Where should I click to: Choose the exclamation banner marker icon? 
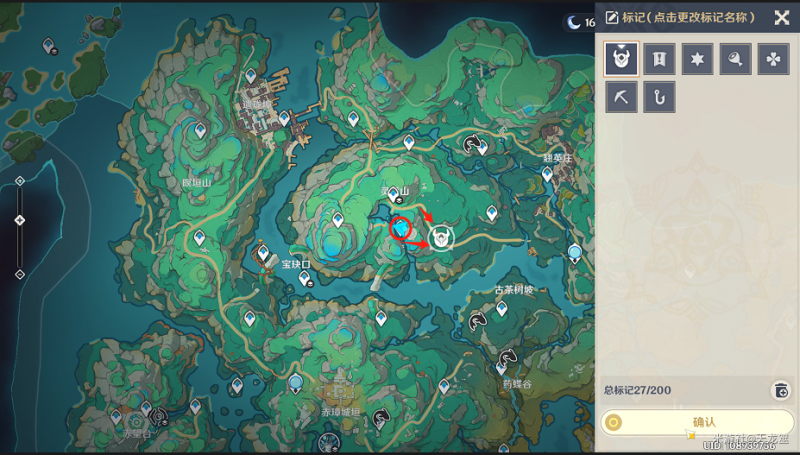coord(659,60)
